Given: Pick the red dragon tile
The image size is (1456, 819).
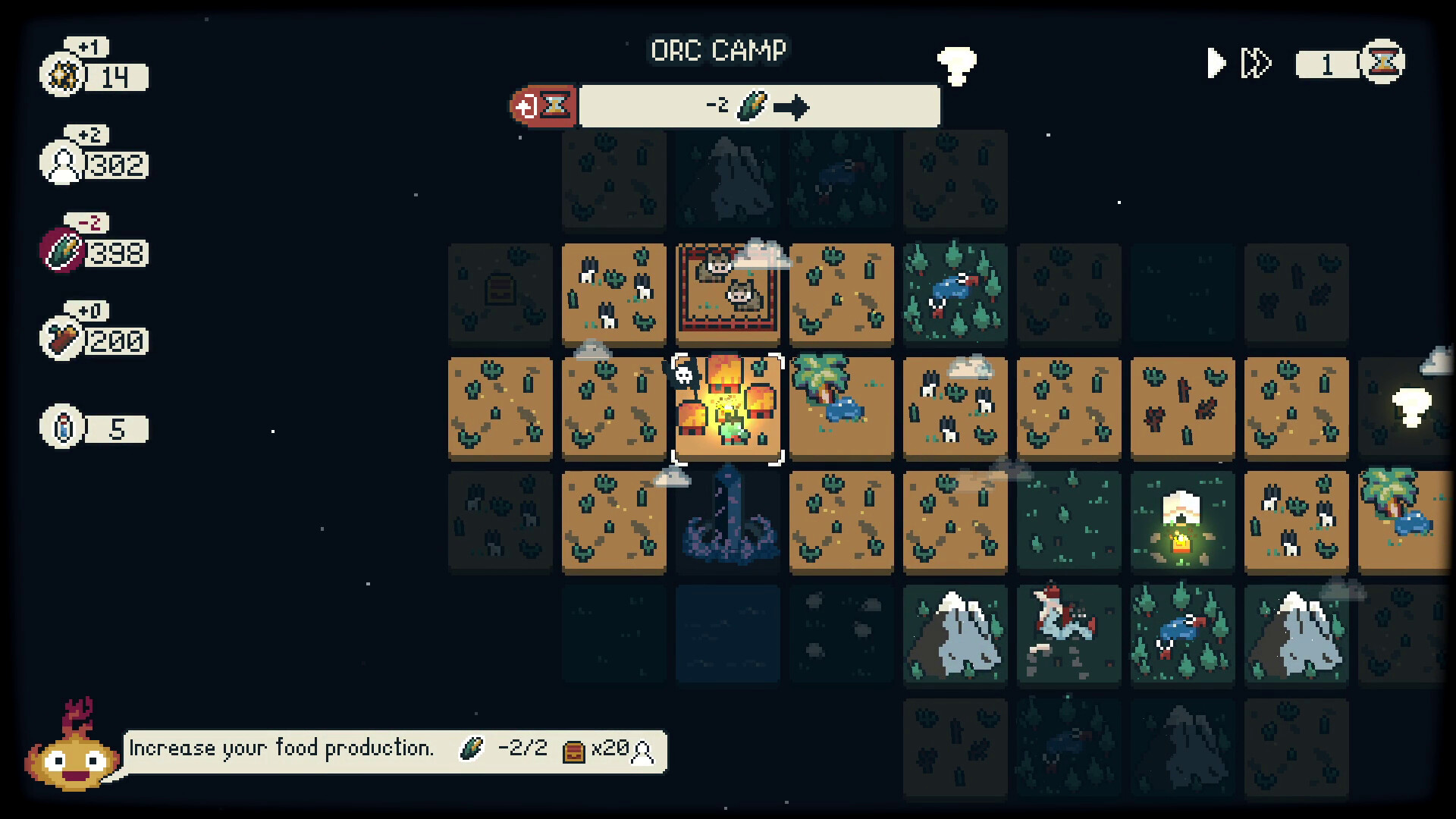Looking at the screenshot, I should pos(1068,634).
